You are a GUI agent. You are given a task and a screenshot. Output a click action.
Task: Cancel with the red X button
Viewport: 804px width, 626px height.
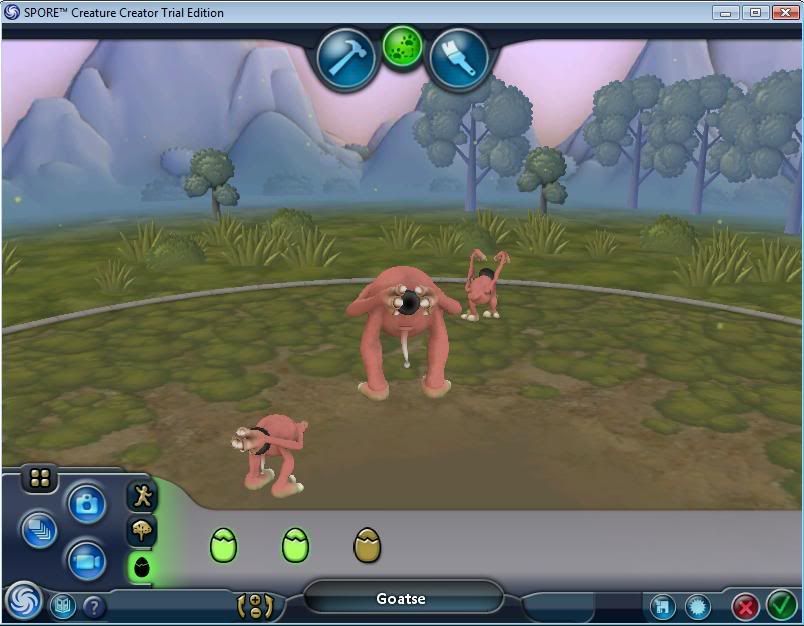pos(746,606)
